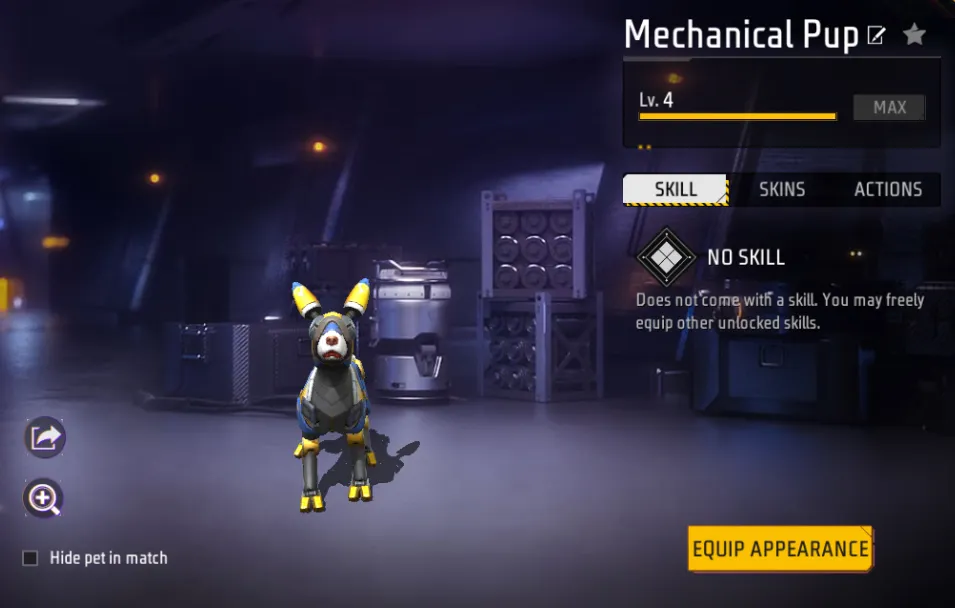Select the NO SKILL diamond icon
955x608 pixels.
[x=666, y=257]
